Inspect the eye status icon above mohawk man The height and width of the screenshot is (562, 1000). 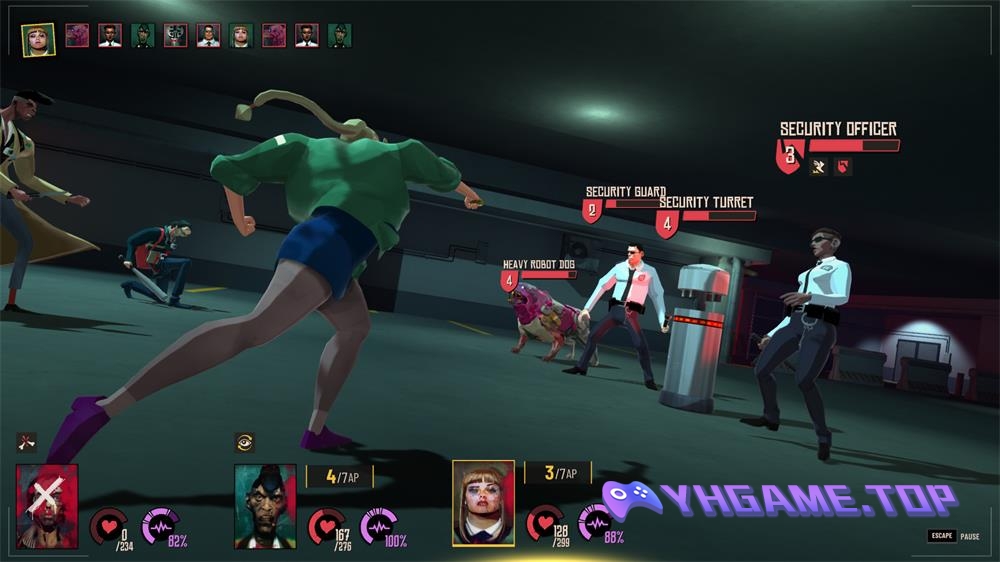point(244,441)
